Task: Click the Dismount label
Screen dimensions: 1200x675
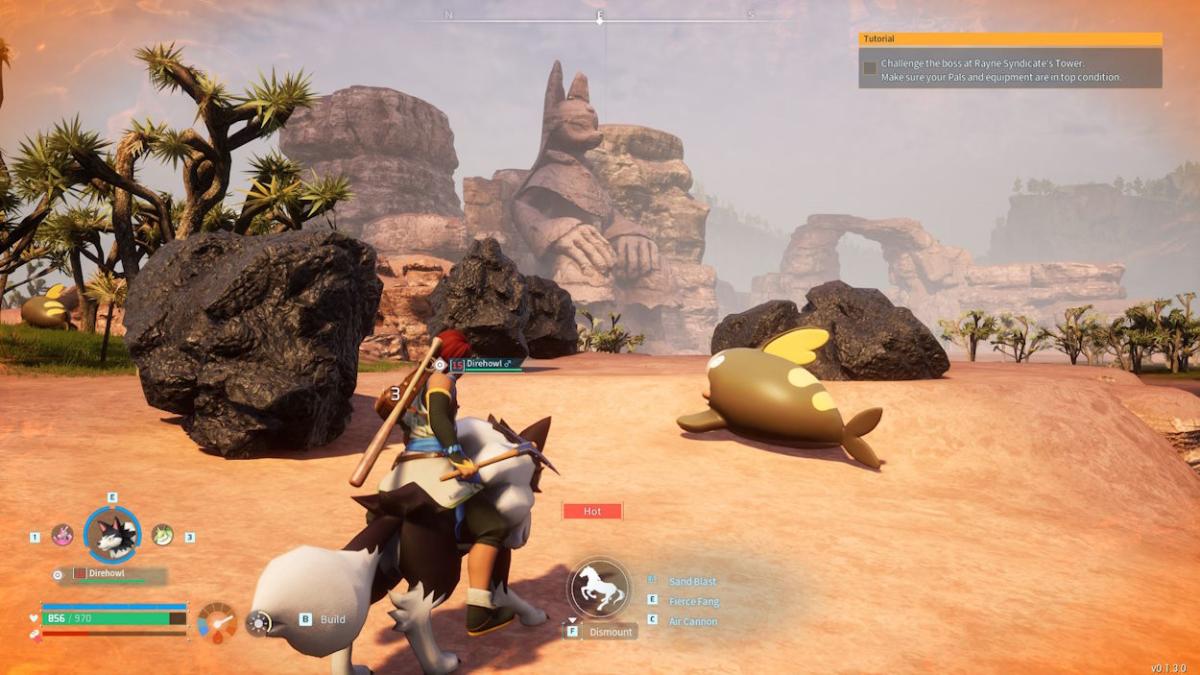Action: [610, 632]
